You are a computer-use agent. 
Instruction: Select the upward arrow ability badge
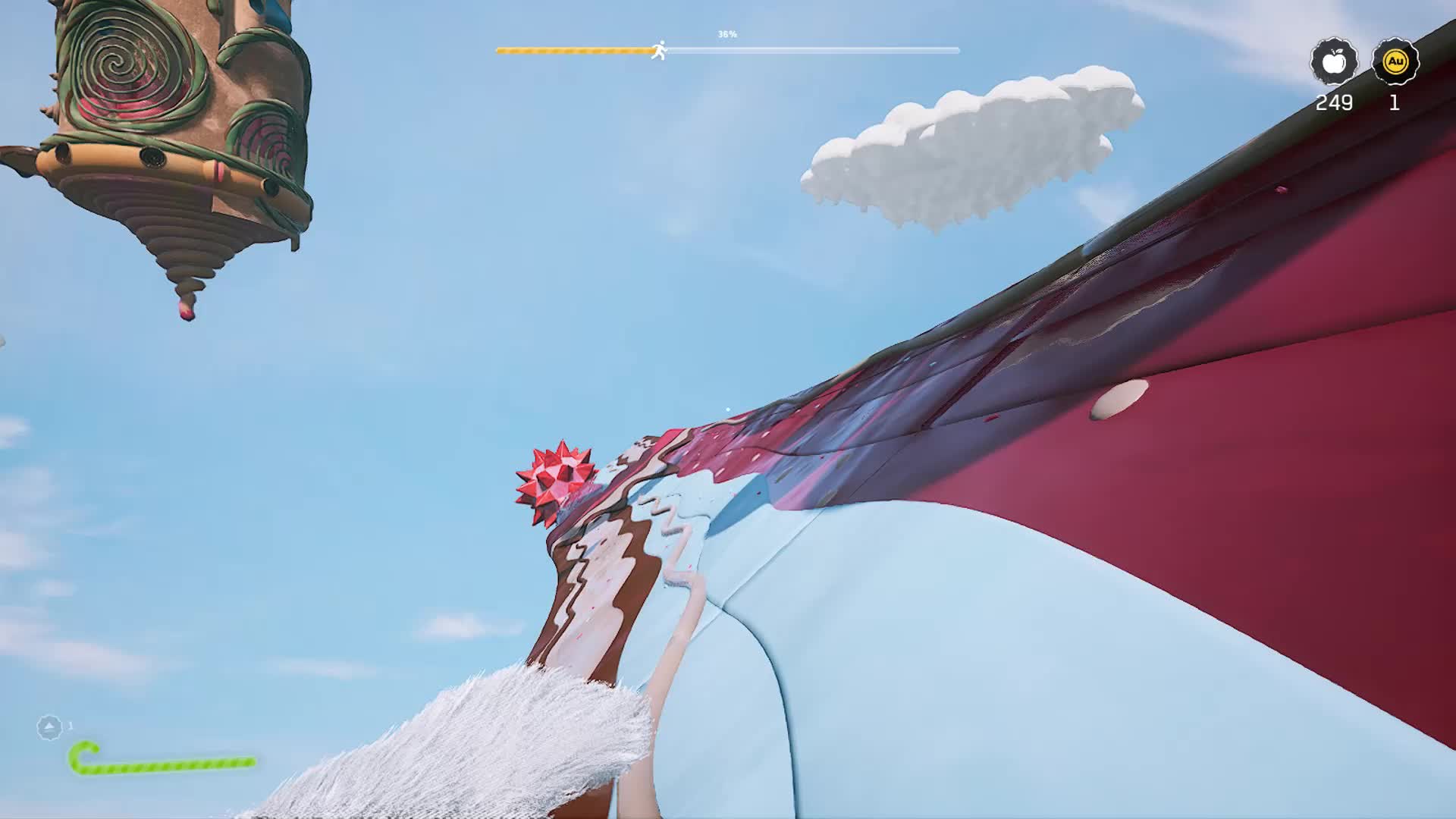click(49, 727)
